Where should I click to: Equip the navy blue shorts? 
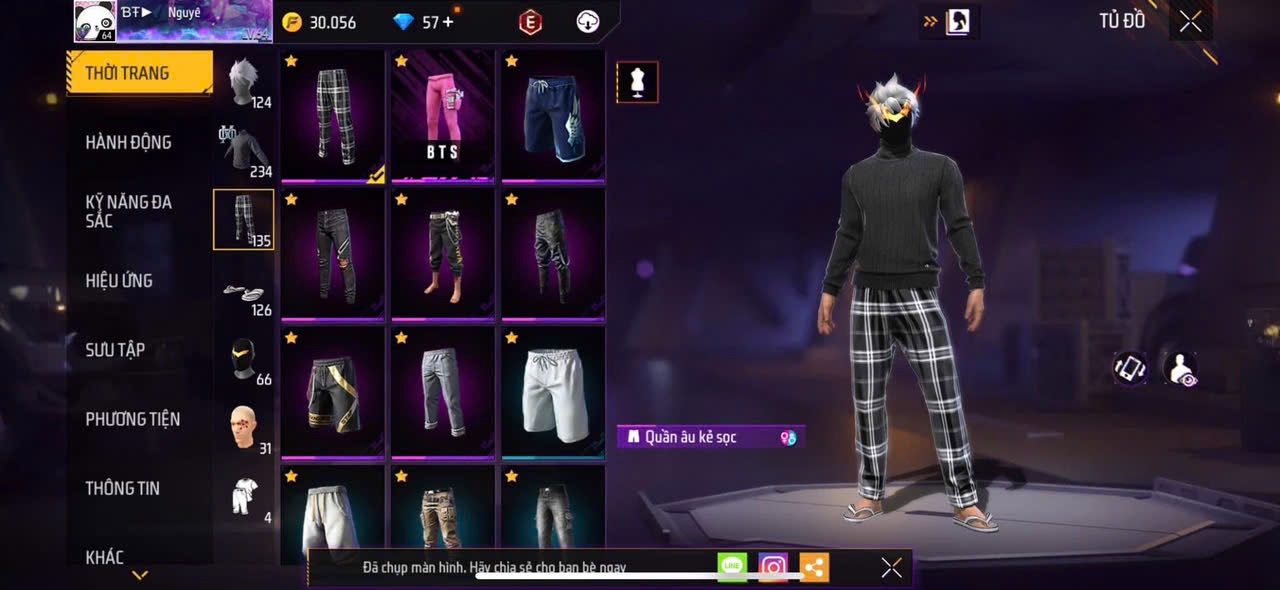tap(553, 115)
